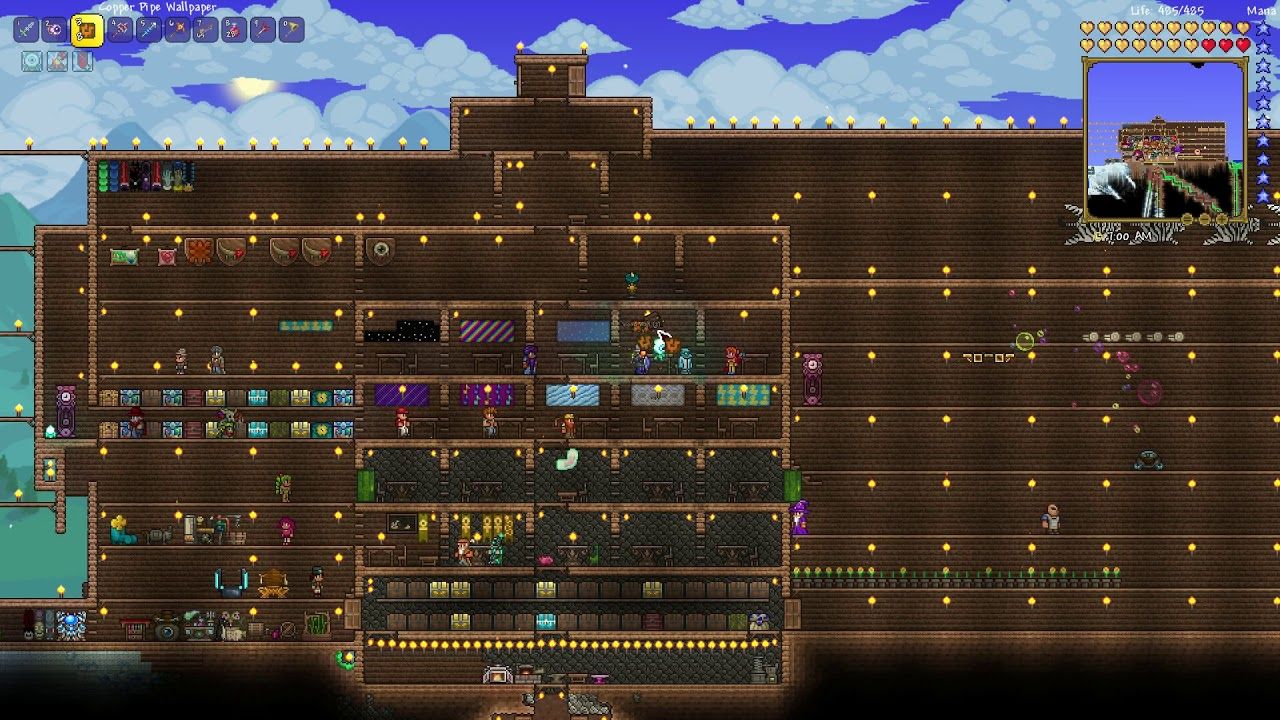Select the red hammer in slot 9
The image size is (1280, 720).
point(261,29)
